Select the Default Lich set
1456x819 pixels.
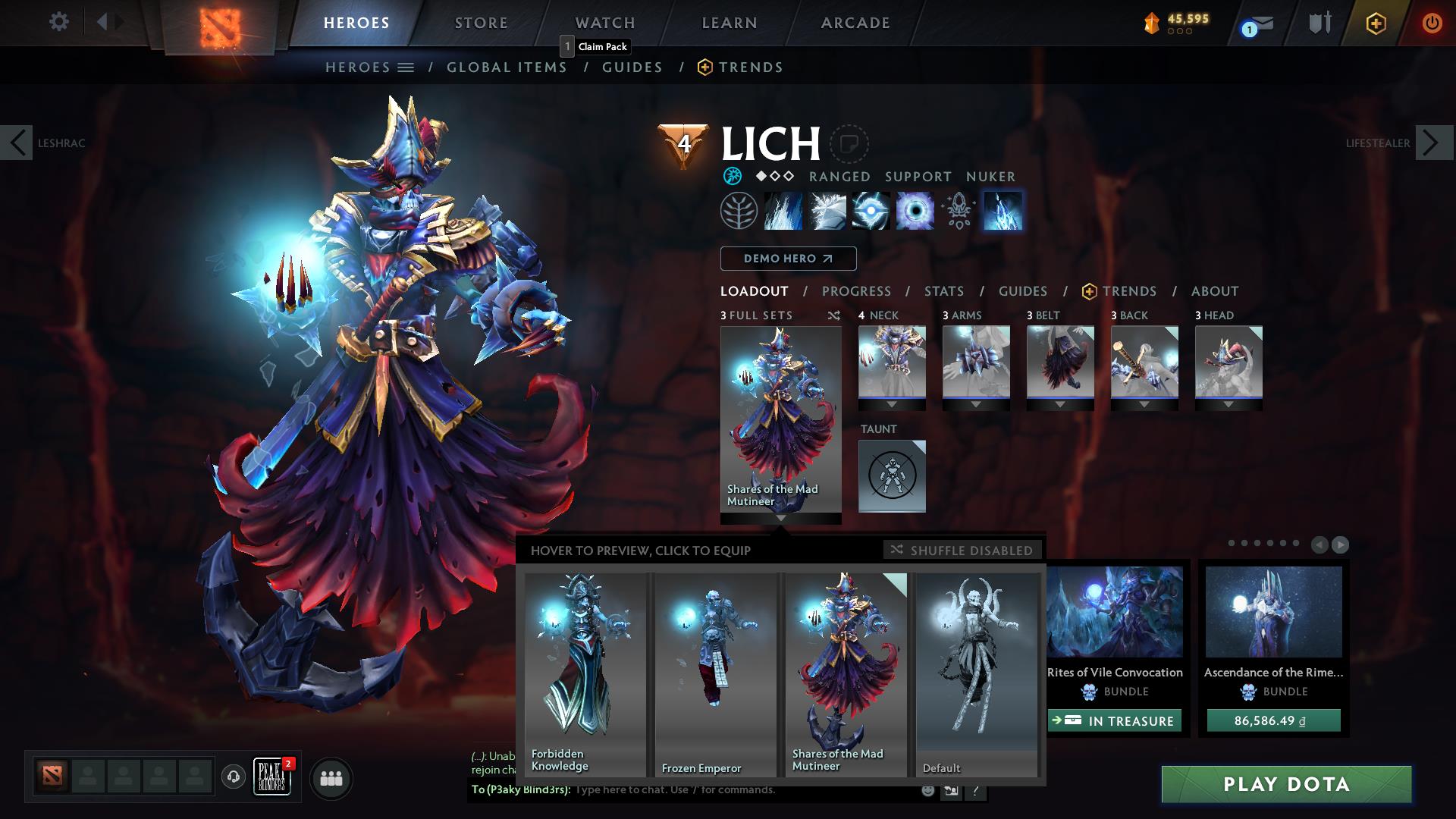[977, 673]
